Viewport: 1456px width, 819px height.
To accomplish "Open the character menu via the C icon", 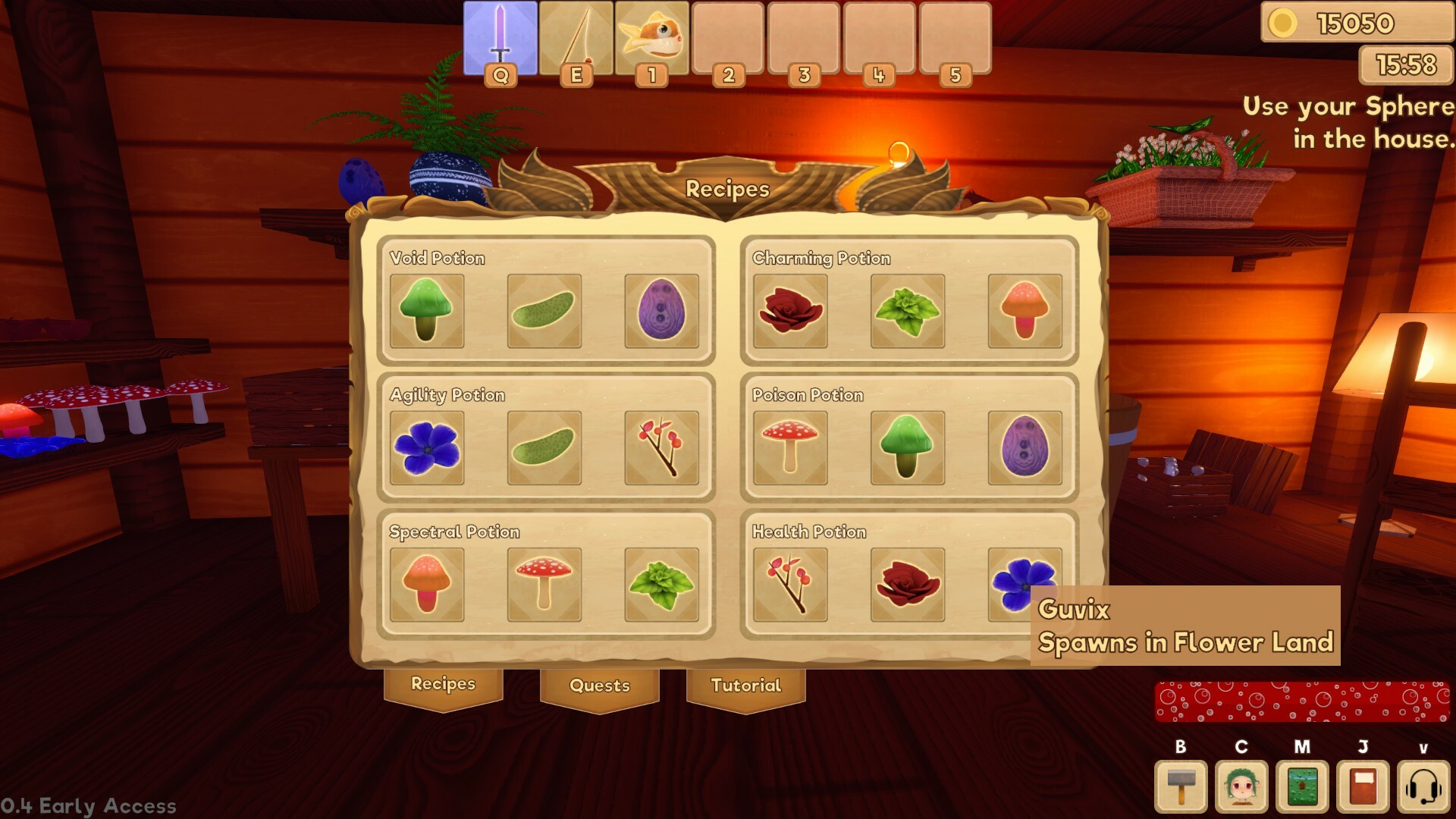I will pyautogui.click(x=1241, y=786).
